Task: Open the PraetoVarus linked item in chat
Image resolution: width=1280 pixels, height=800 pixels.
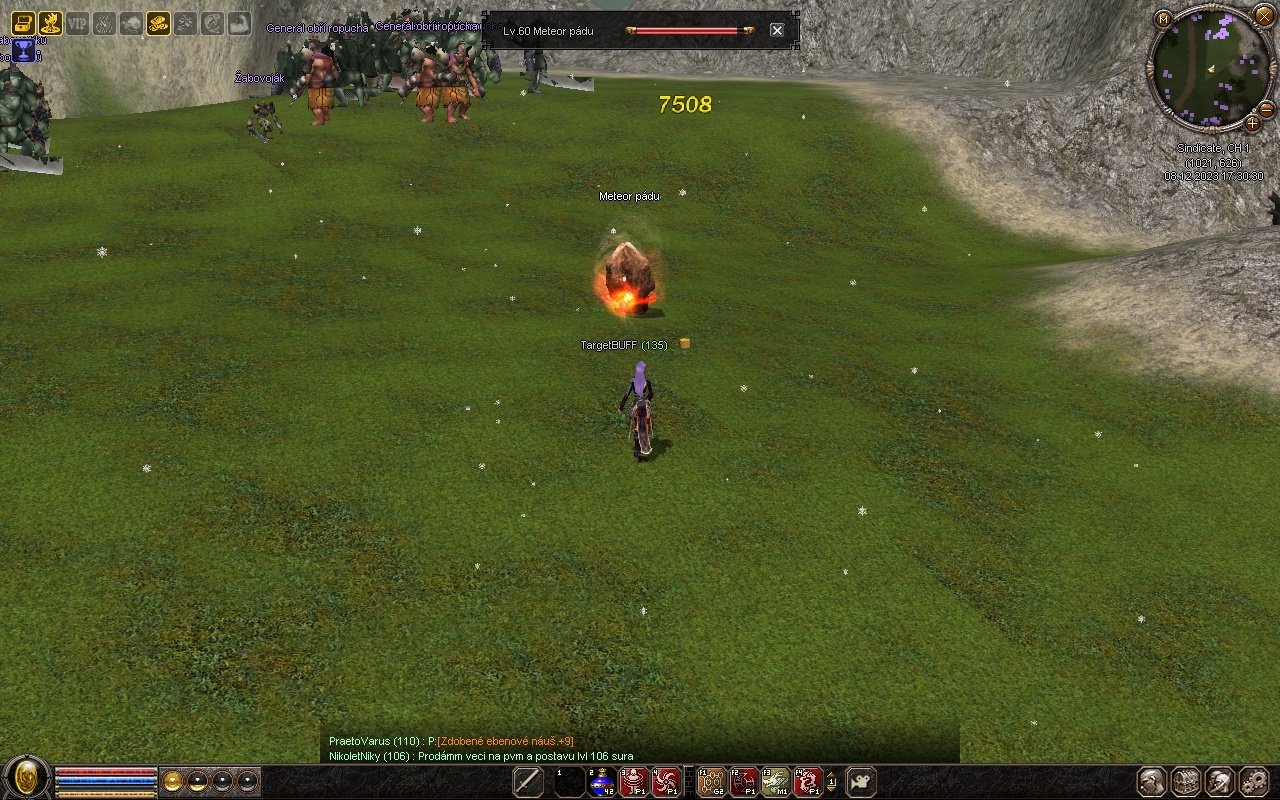Action: [505, 741]
